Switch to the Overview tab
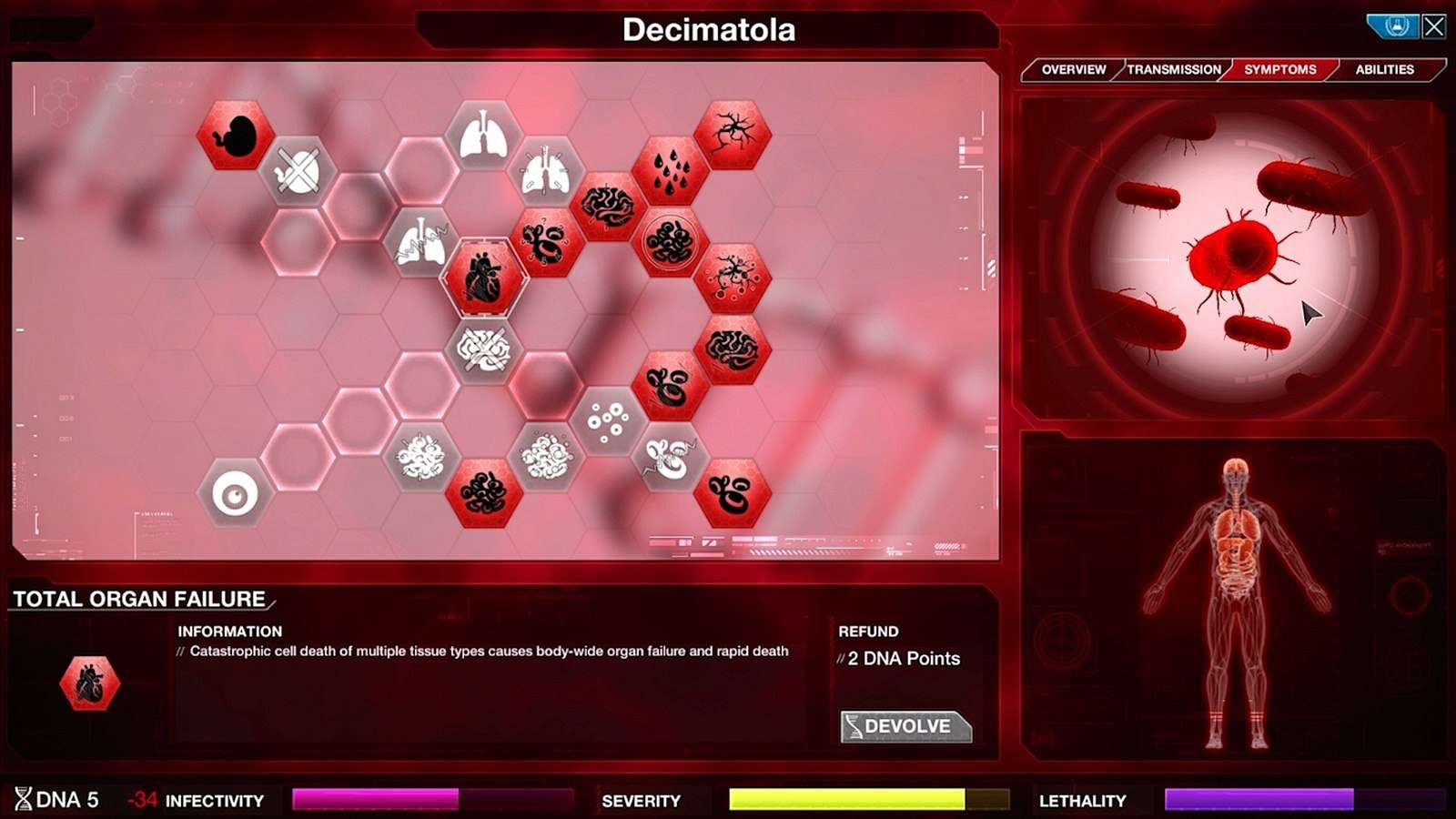 pos(1073,70)
